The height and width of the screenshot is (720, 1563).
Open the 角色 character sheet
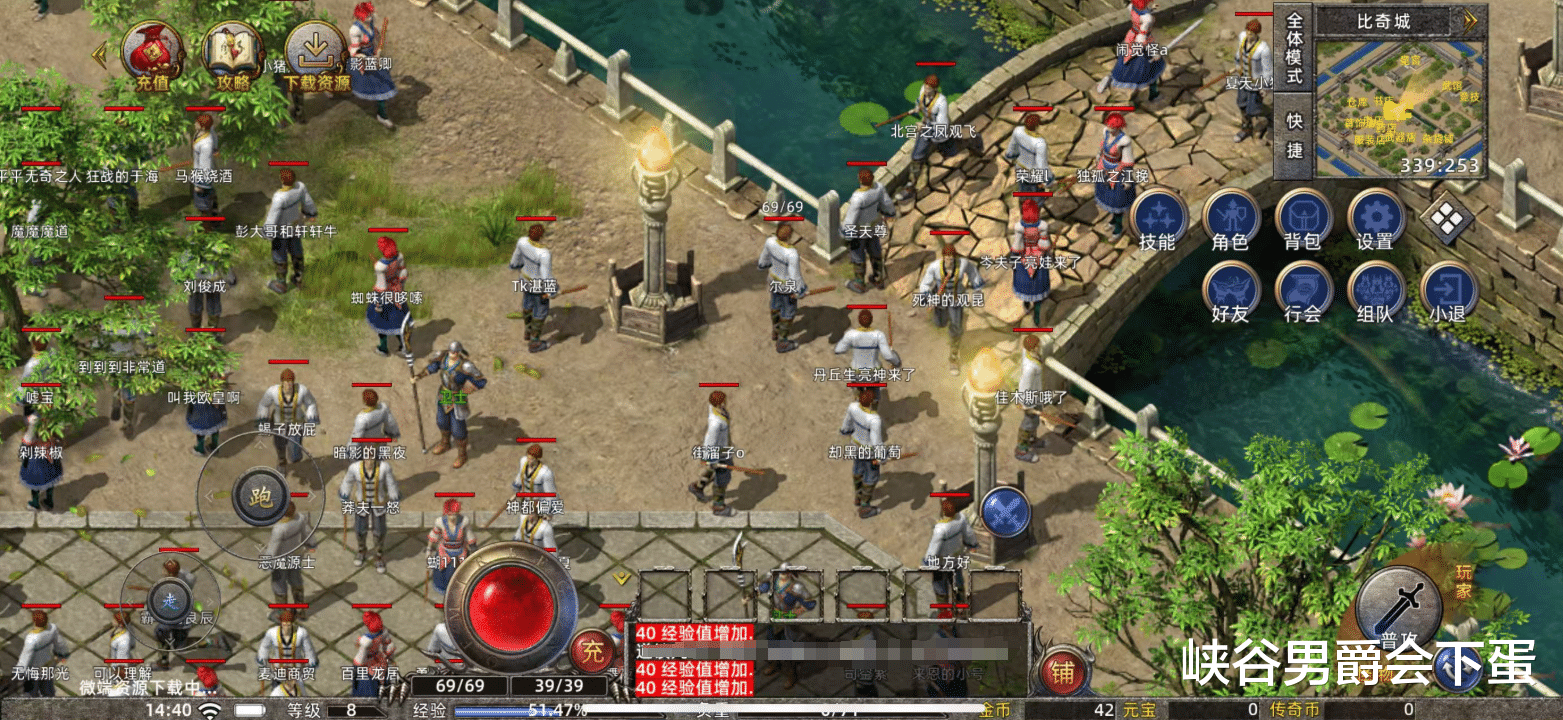tap(1230, 219)
